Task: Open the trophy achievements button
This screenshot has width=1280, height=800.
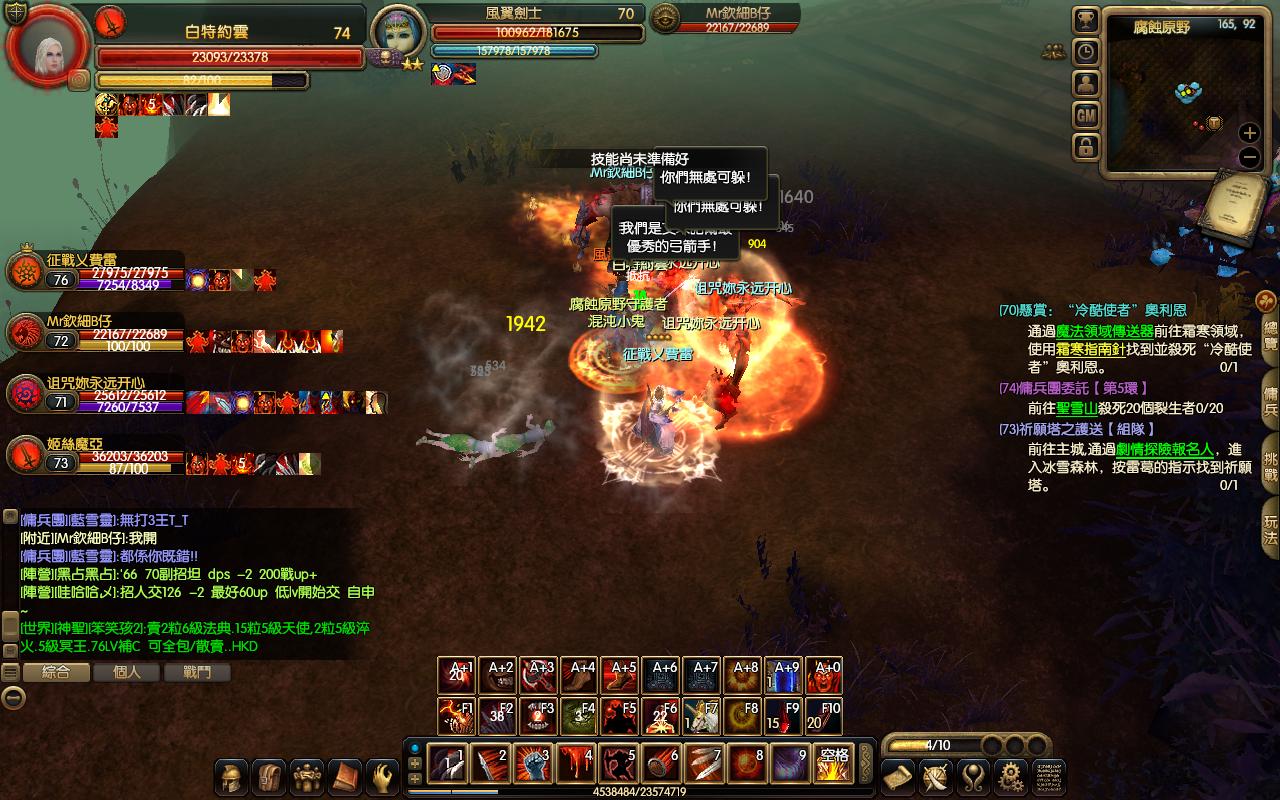Action: point(1086,20)
